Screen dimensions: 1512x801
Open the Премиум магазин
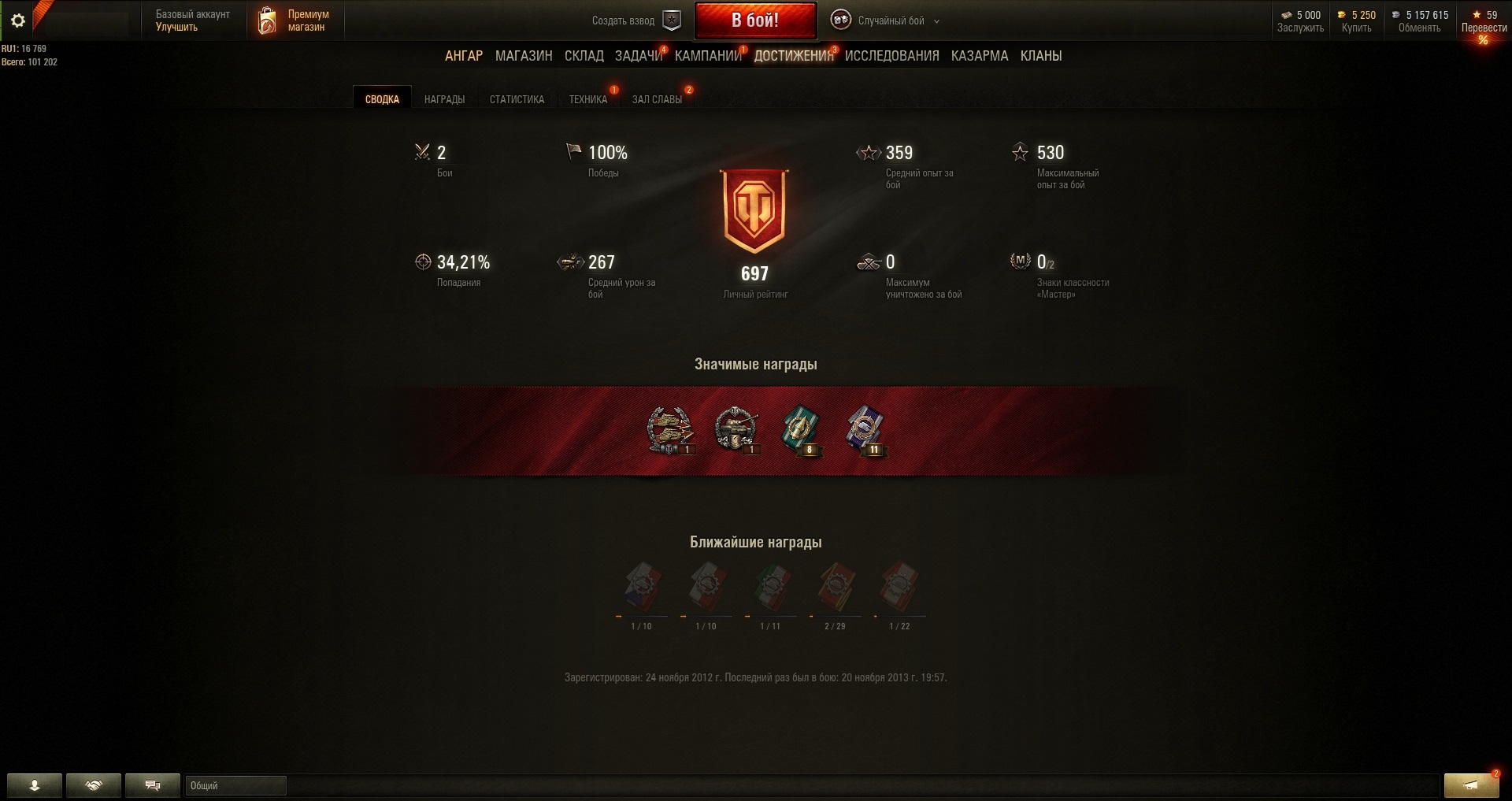[295, 20]
